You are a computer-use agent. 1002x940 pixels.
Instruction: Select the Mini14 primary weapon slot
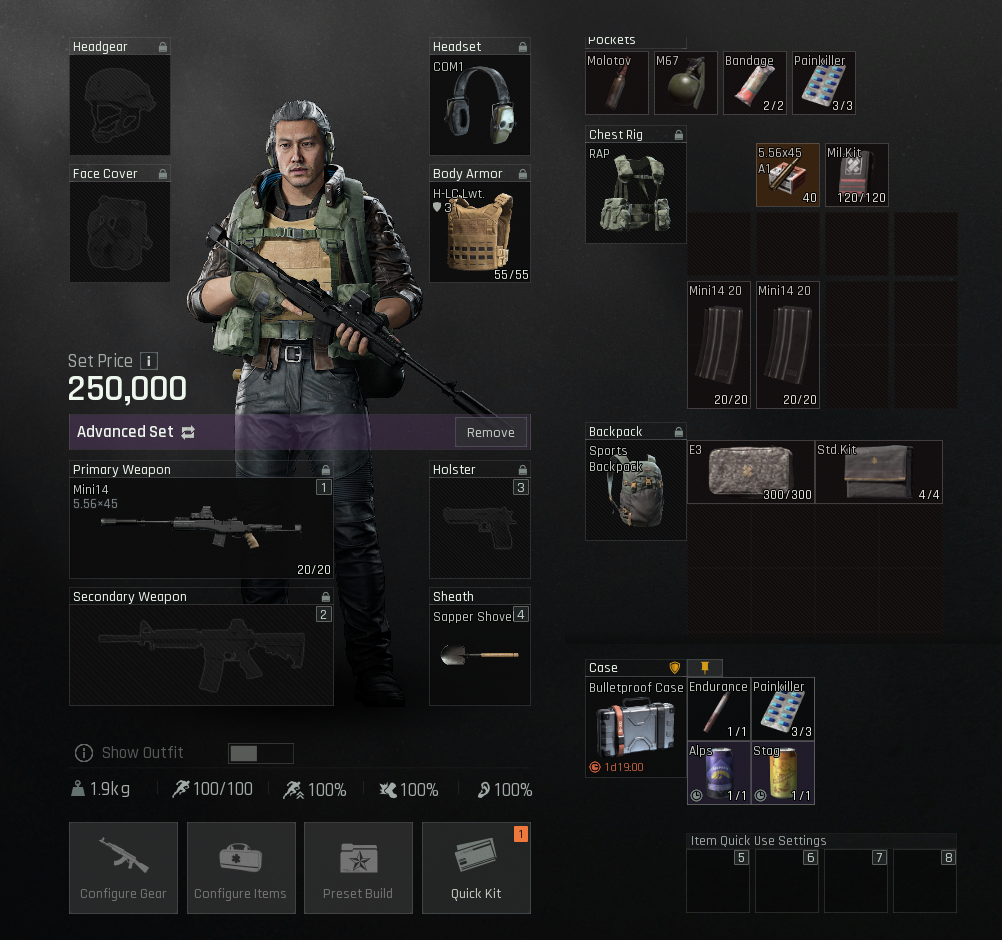click(x=201, y=528)
